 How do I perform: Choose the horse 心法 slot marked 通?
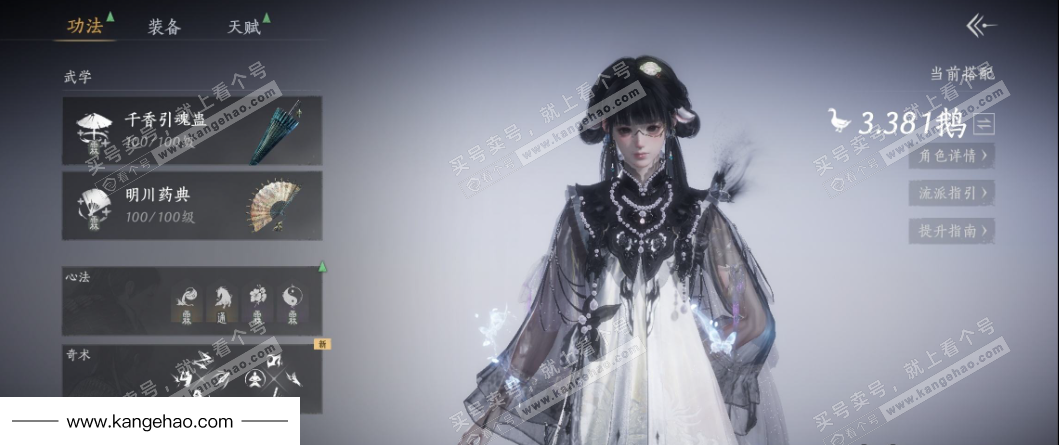pos(222,300)
